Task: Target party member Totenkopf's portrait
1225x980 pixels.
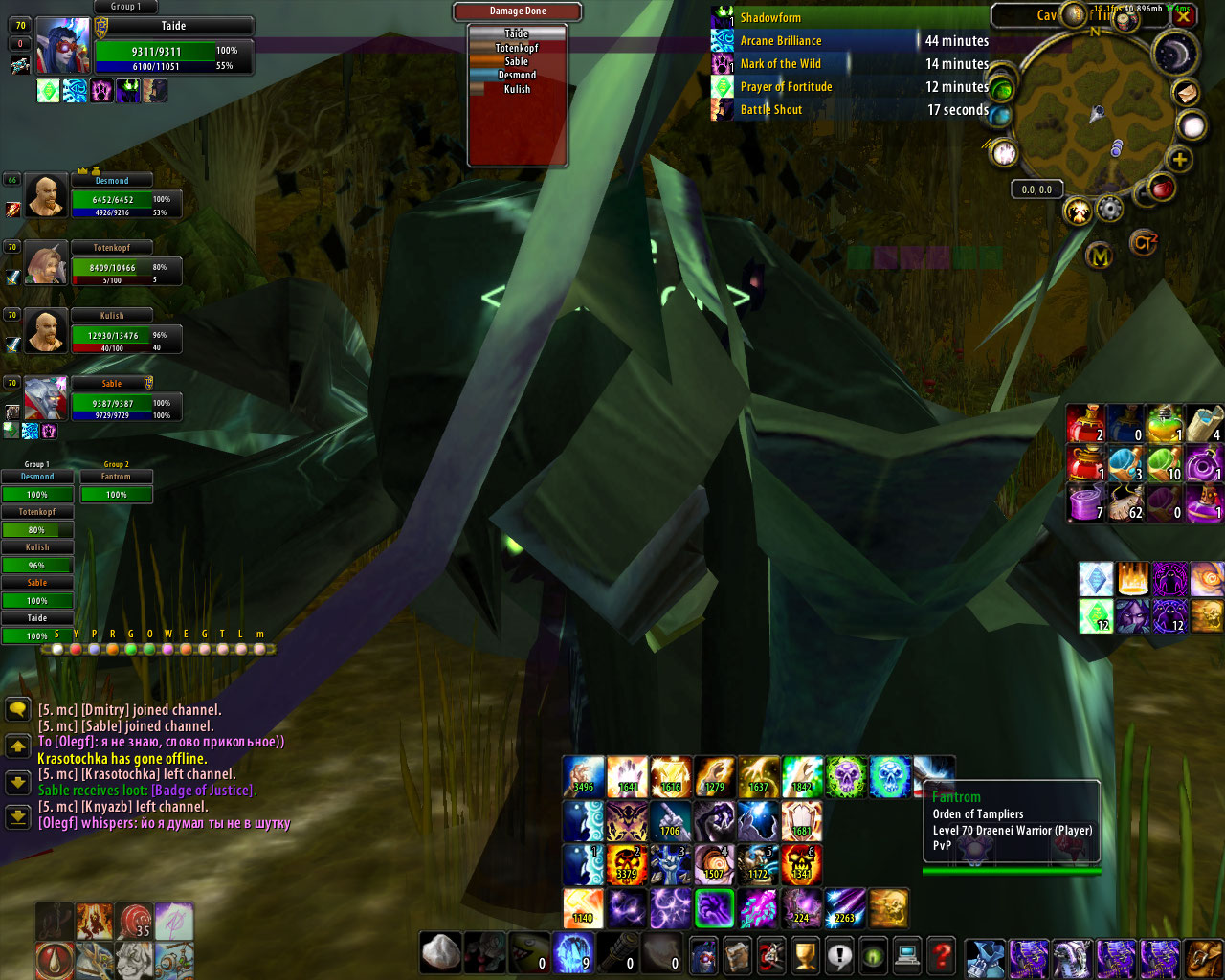Action: tap(46, 262)
